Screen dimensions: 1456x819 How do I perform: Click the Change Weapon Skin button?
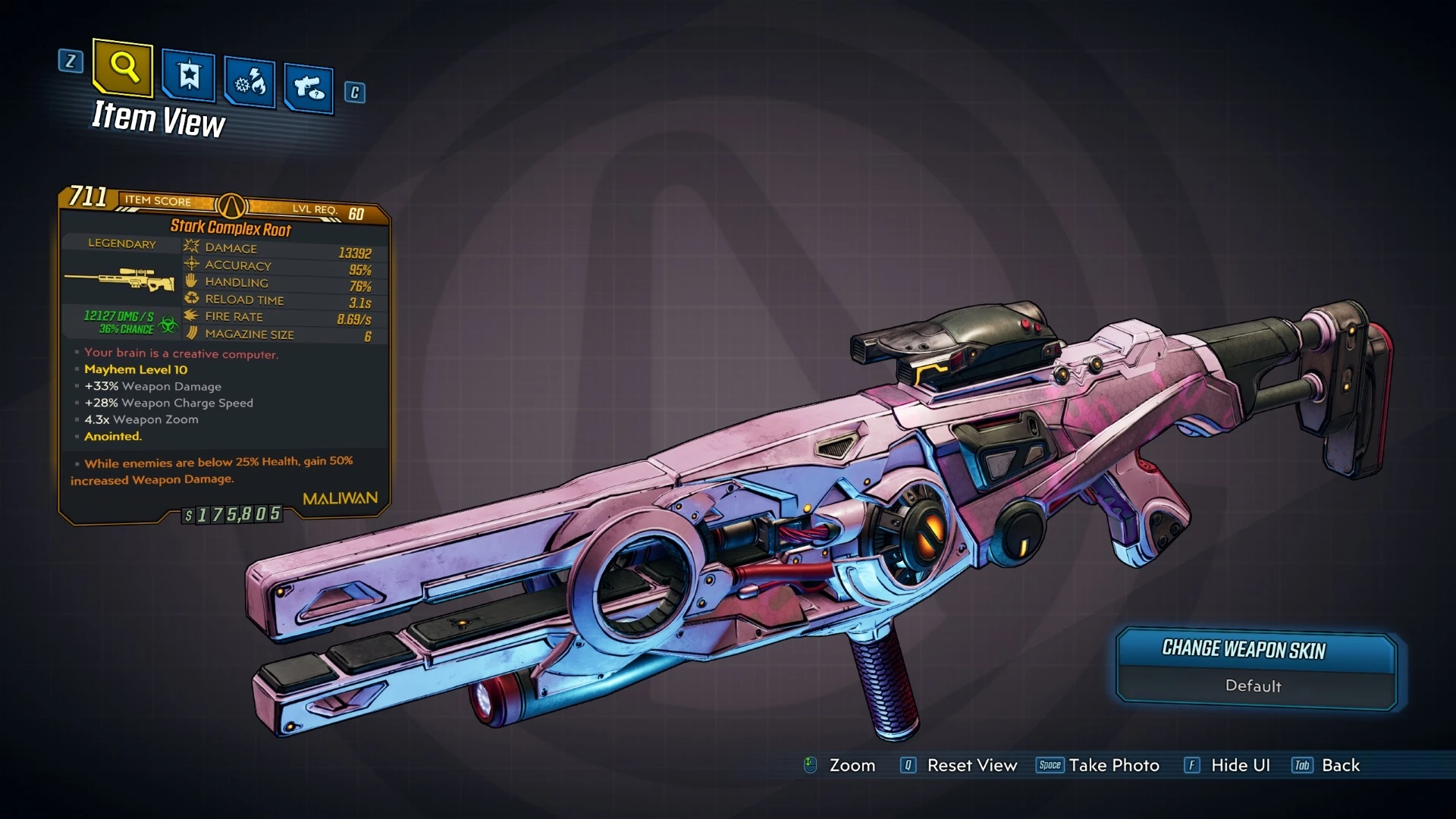pos(1243,650)
